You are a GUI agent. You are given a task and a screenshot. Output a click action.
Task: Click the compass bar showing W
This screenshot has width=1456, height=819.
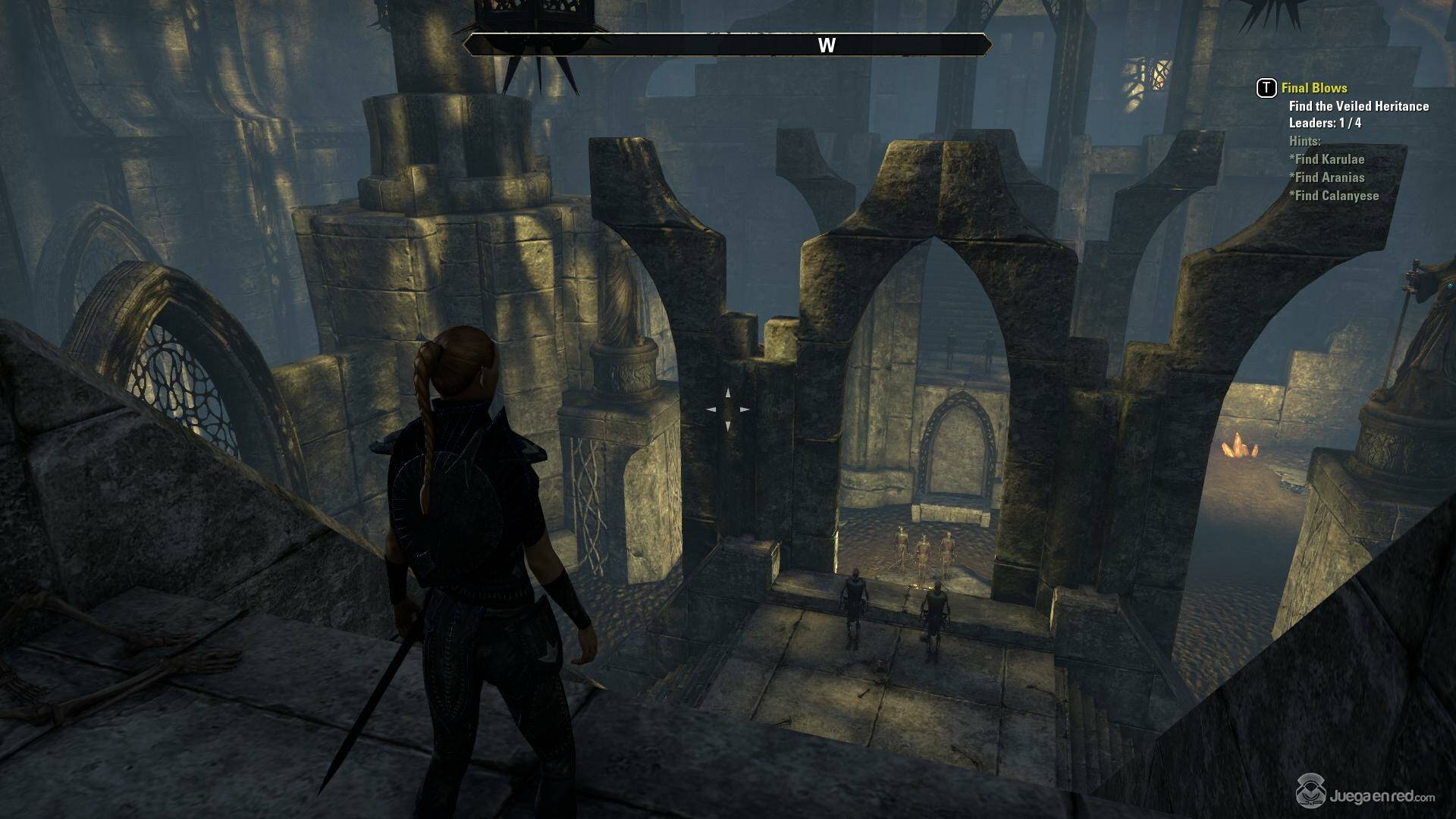[727, 45]
